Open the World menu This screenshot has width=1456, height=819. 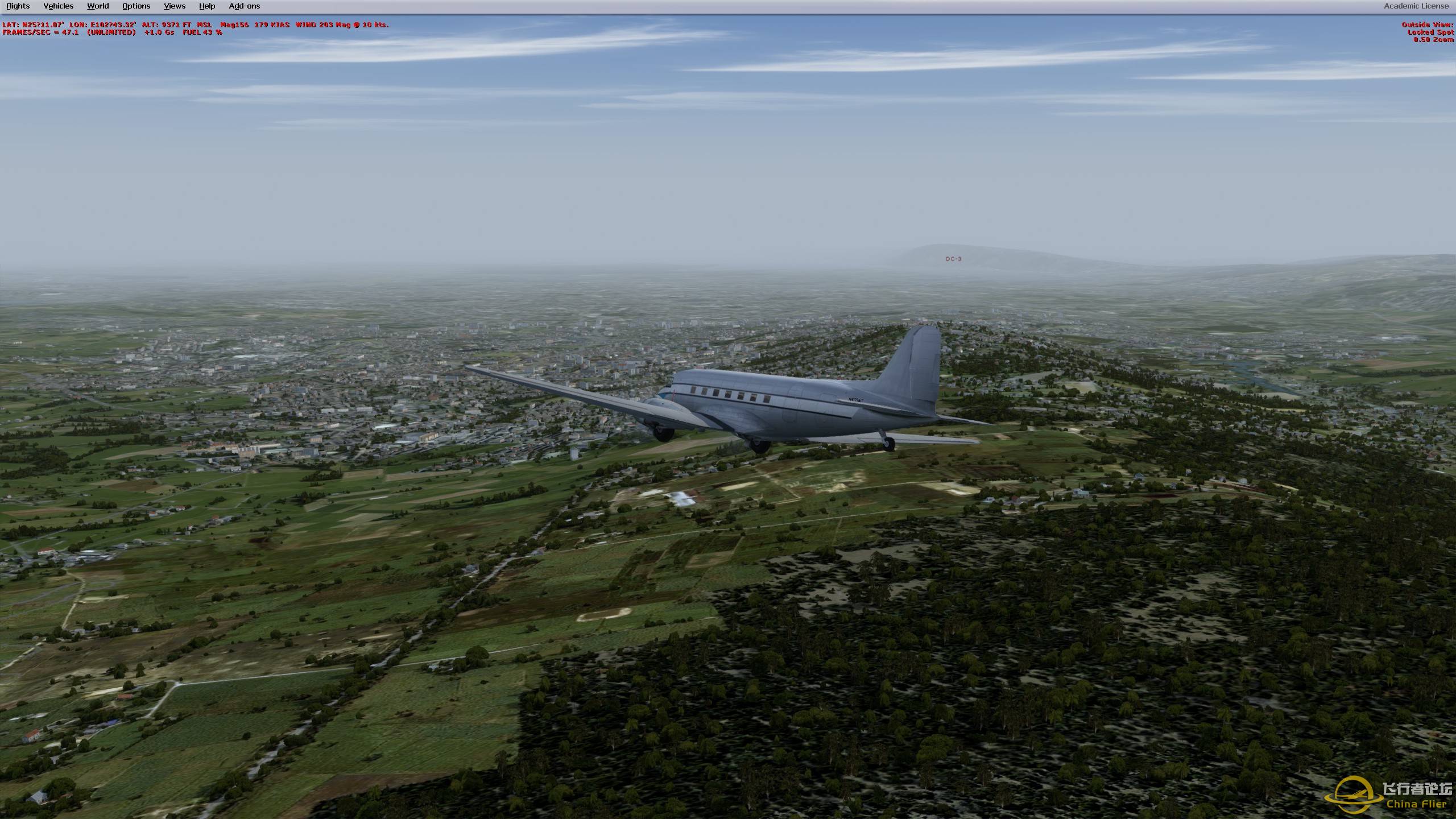coord(97,6)
